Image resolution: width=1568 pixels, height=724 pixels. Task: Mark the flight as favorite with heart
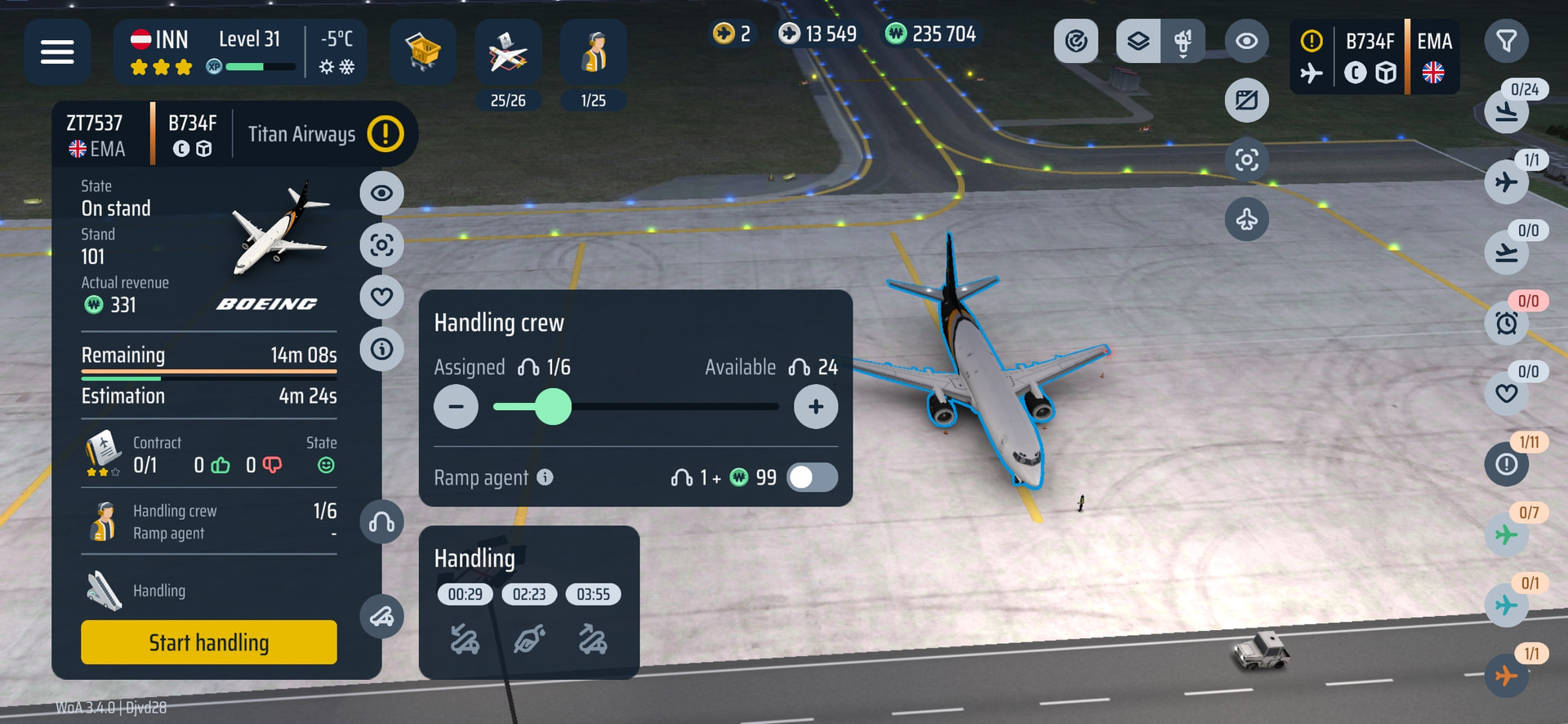[381, 297]
